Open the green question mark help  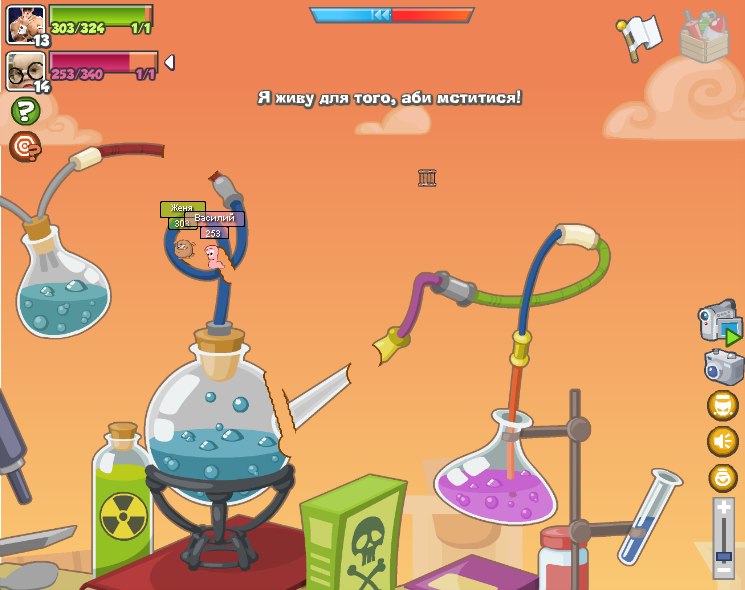(25, 111)
